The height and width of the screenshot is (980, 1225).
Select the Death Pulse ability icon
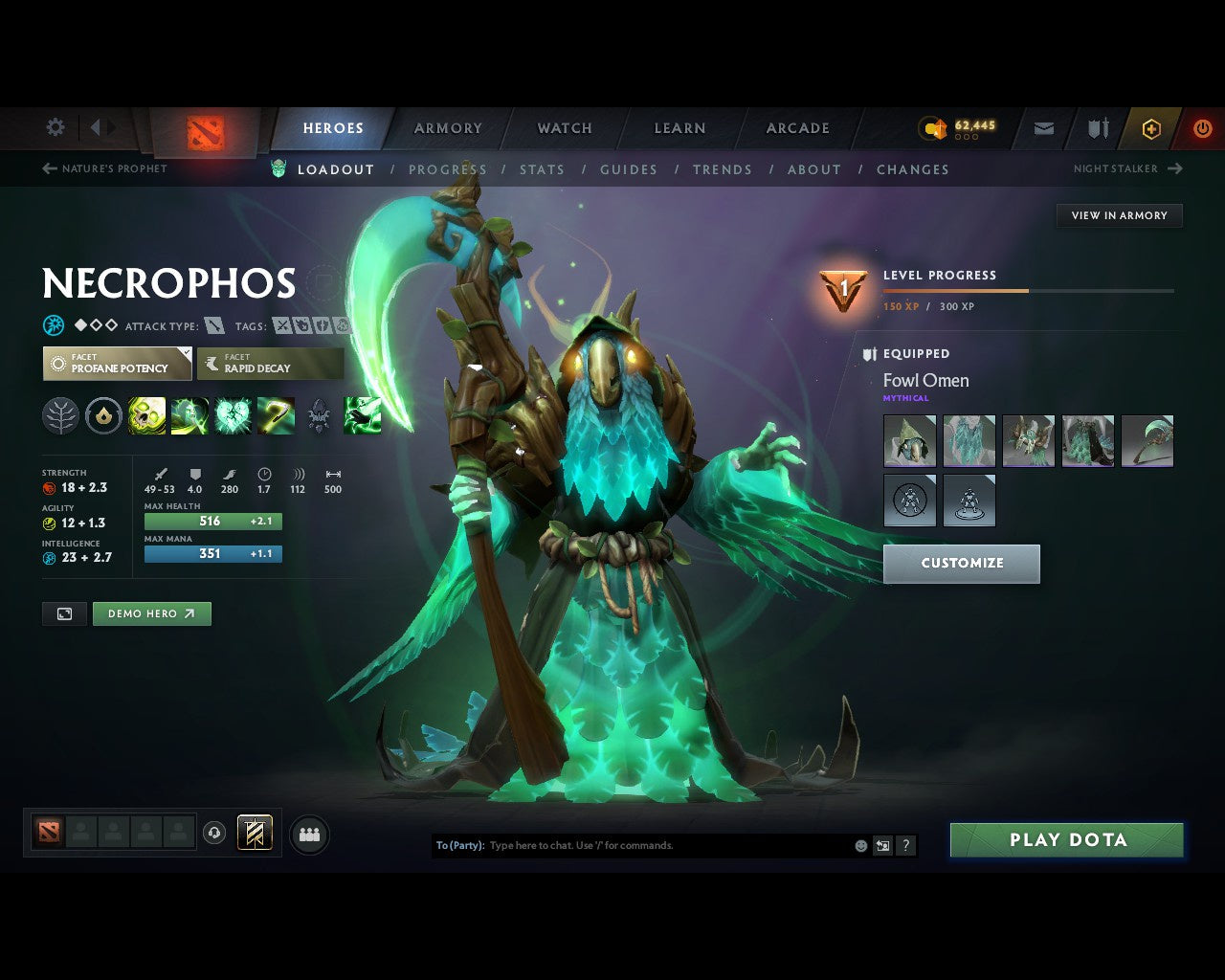coord(146,415)
